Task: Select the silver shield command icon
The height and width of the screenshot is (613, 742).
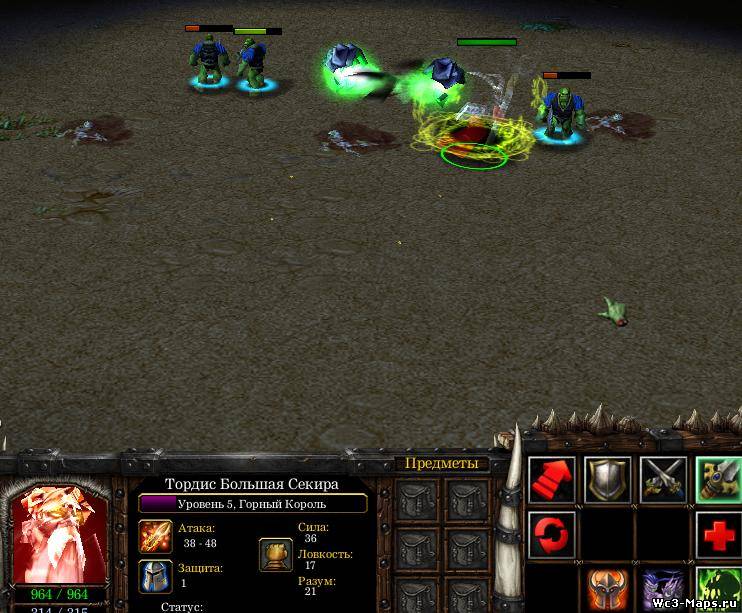Action: tap(607, 481)
